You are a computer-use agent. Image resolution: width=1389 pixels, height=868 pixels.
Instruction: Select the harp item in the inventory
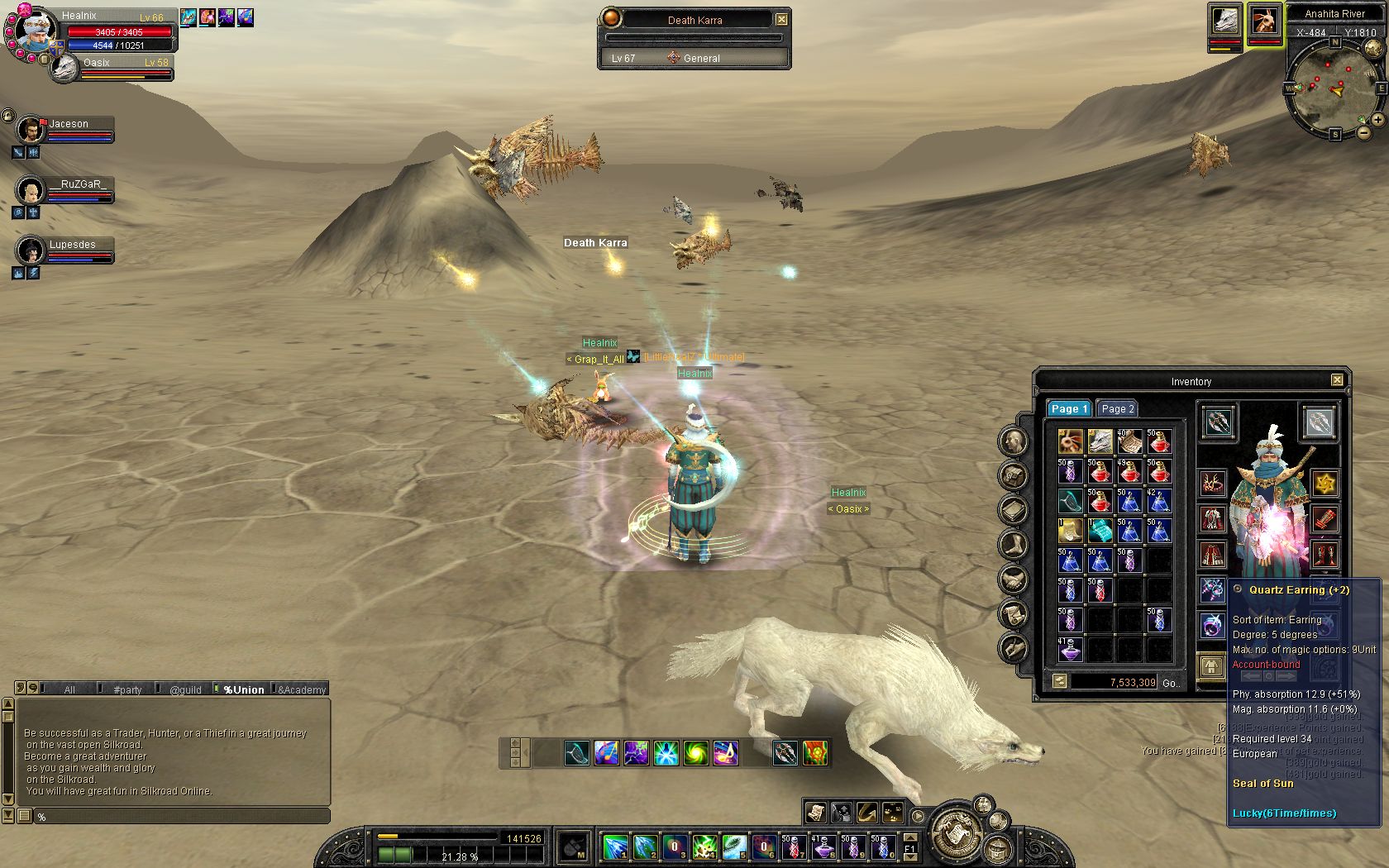[x=1070, y=501]
